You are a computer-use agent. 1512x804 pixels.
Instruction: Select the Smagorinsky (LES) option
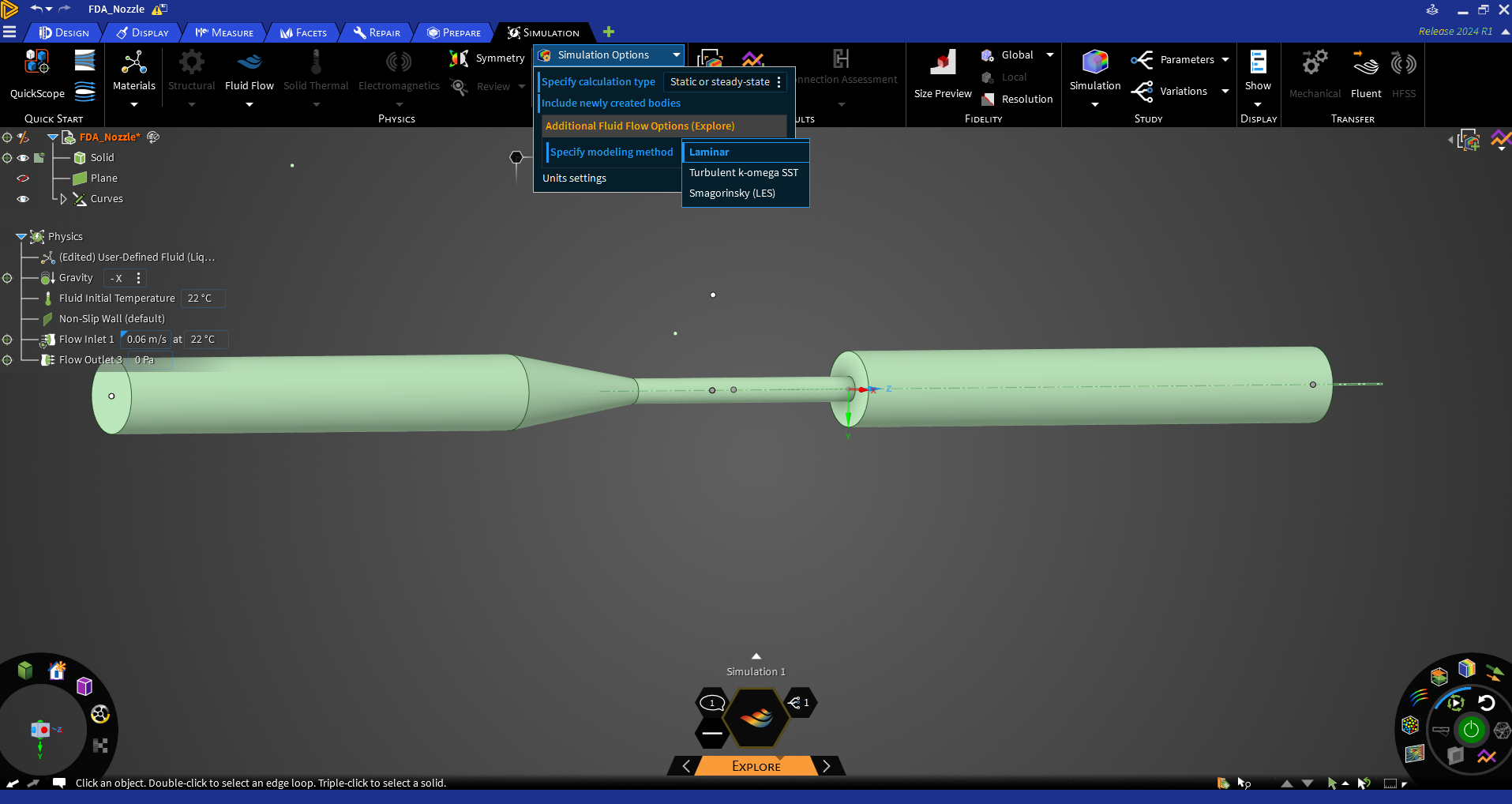coord(731,193)
